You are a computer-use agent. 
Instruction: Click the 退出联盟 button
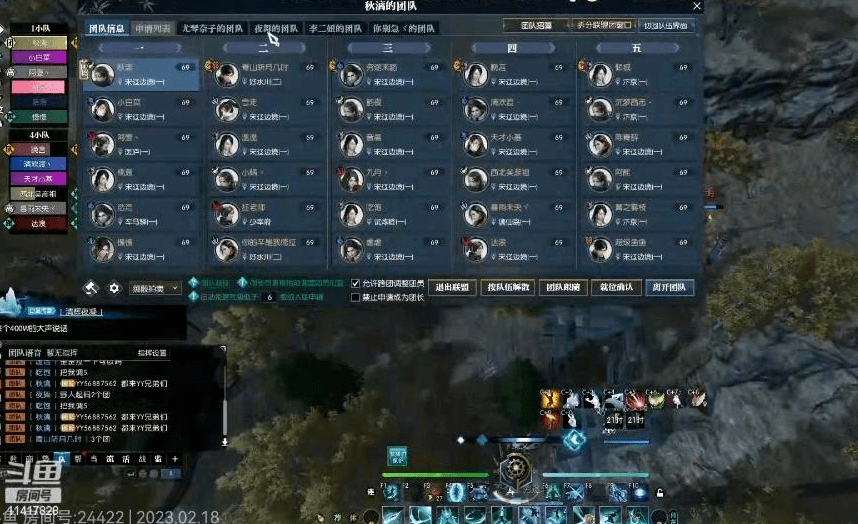tap(452, 287)
